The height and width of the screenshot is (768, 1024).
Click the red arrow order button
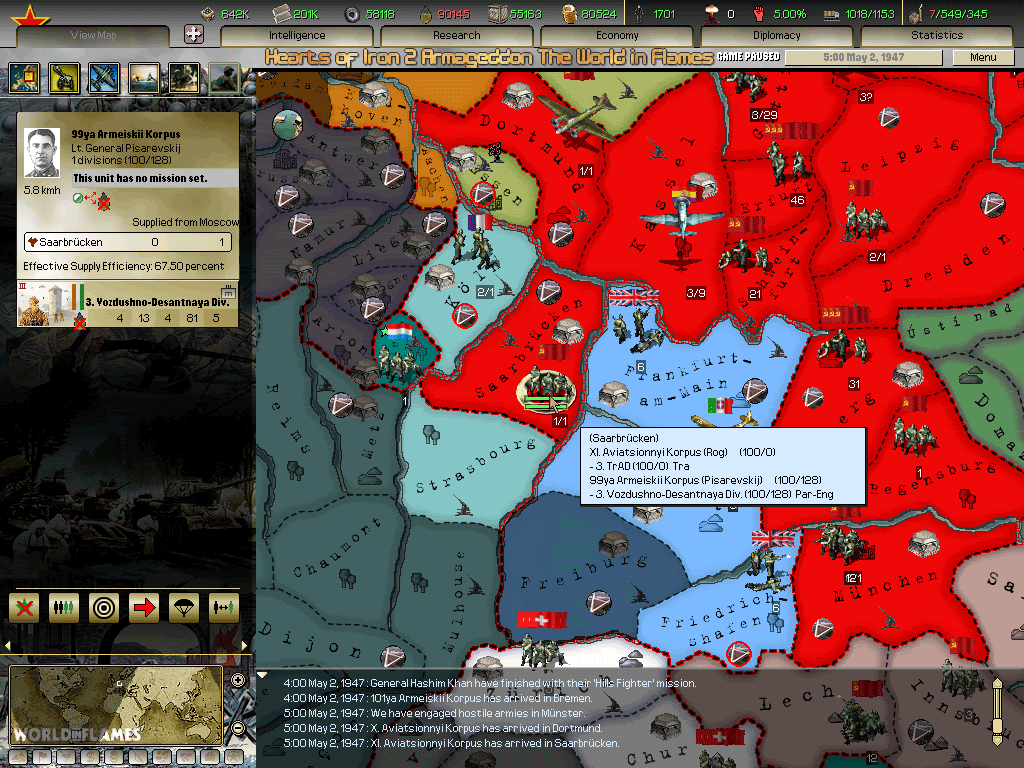point(144,607)
